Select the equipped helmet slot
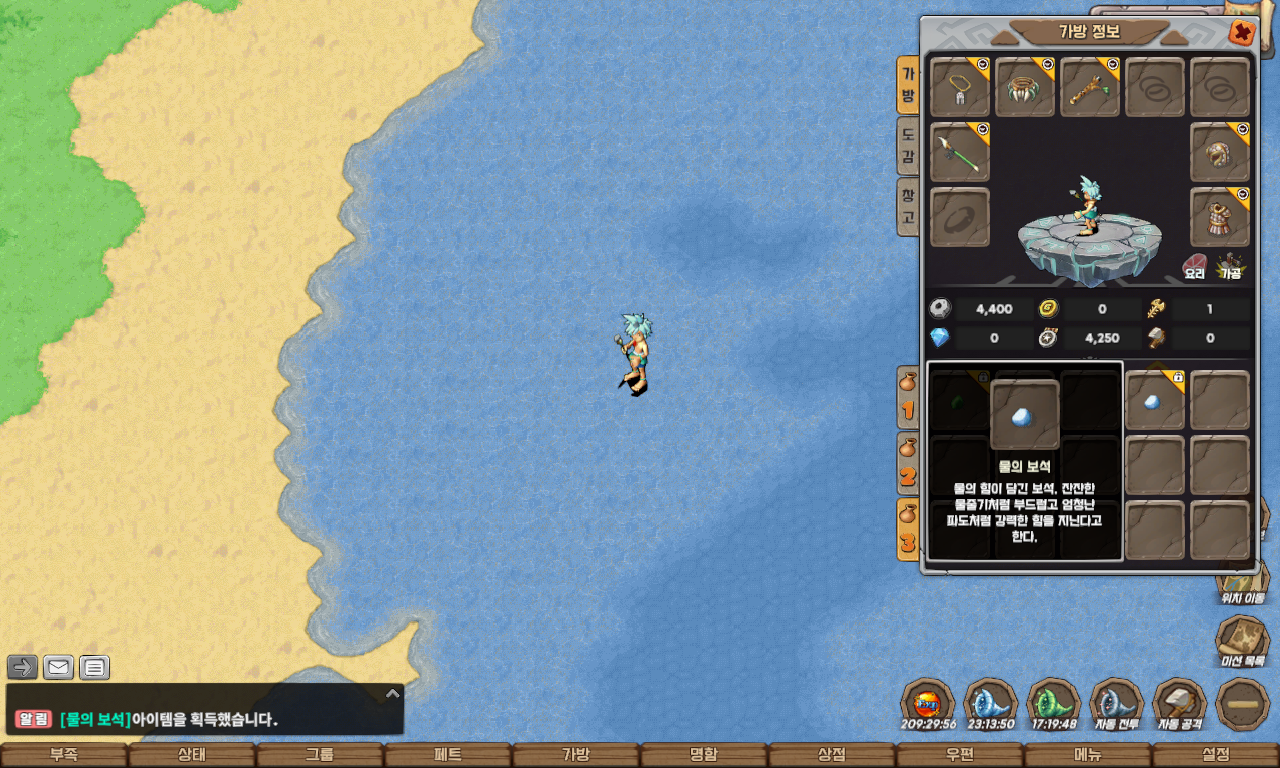This screenshot has height=768, width=1280. pos(1220,152)
